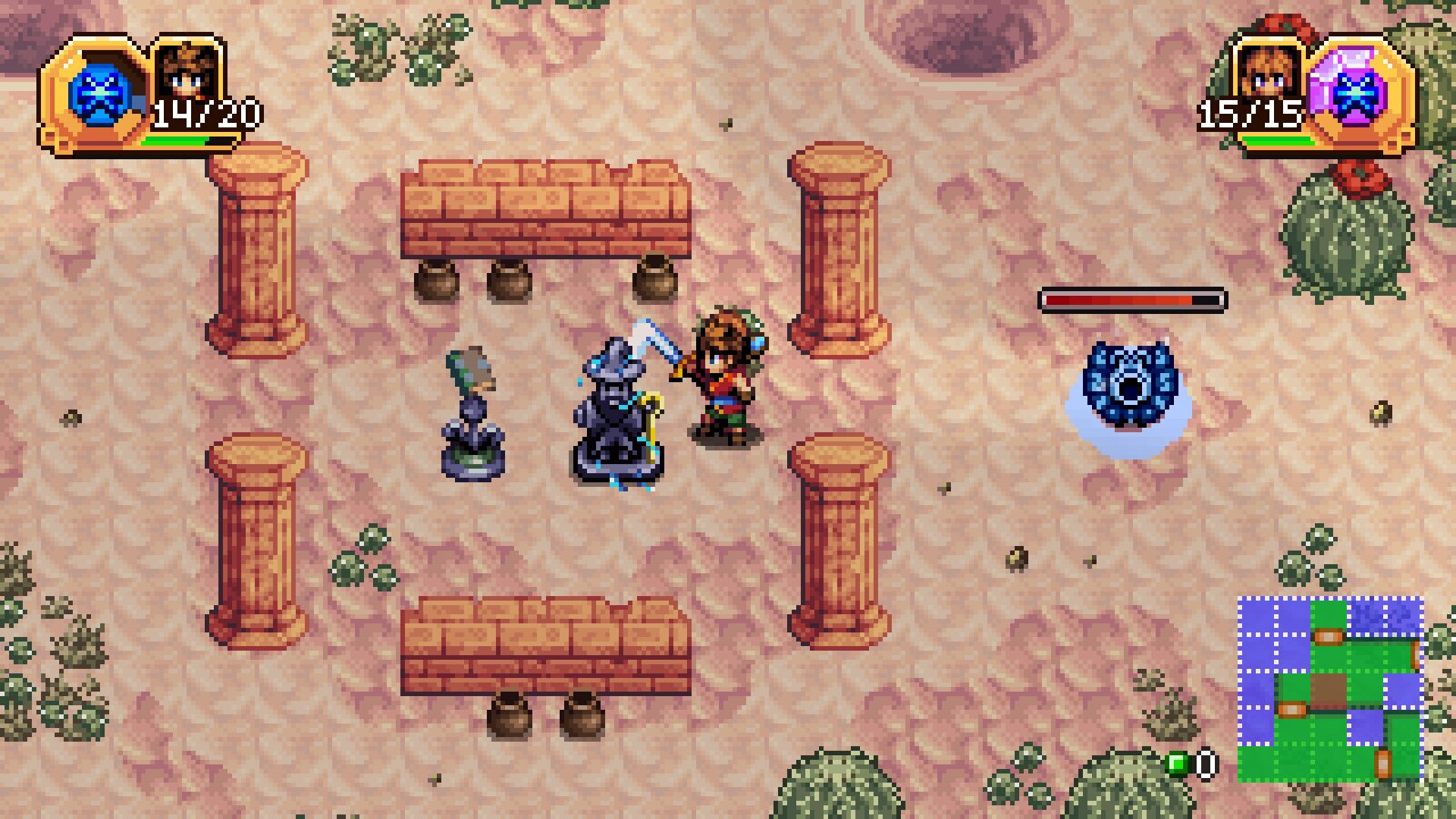Click the blue spiked enemy creature

tap(1131, 389)
